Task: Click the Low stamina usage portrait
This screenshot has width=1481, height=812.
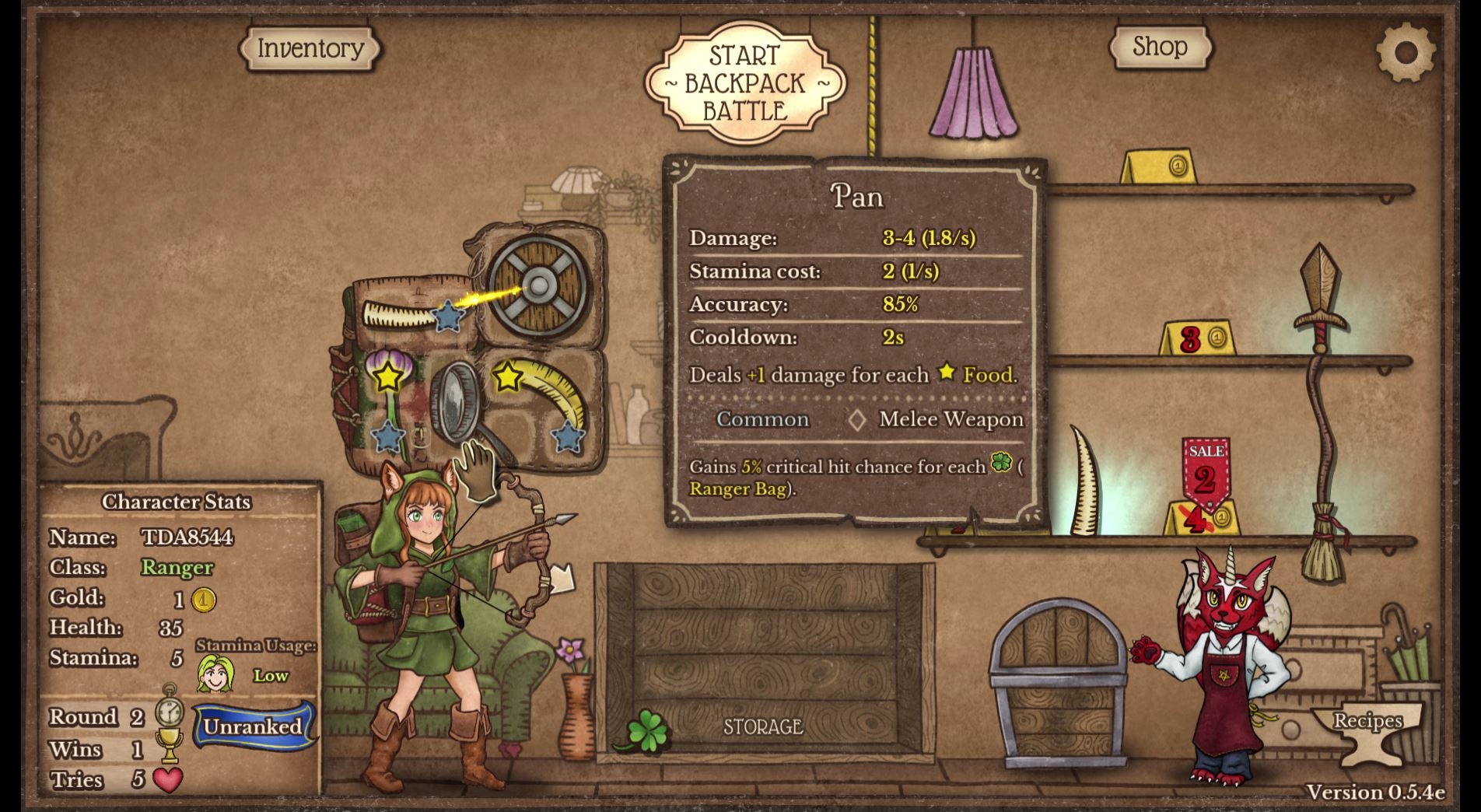Action: (215, 673)
